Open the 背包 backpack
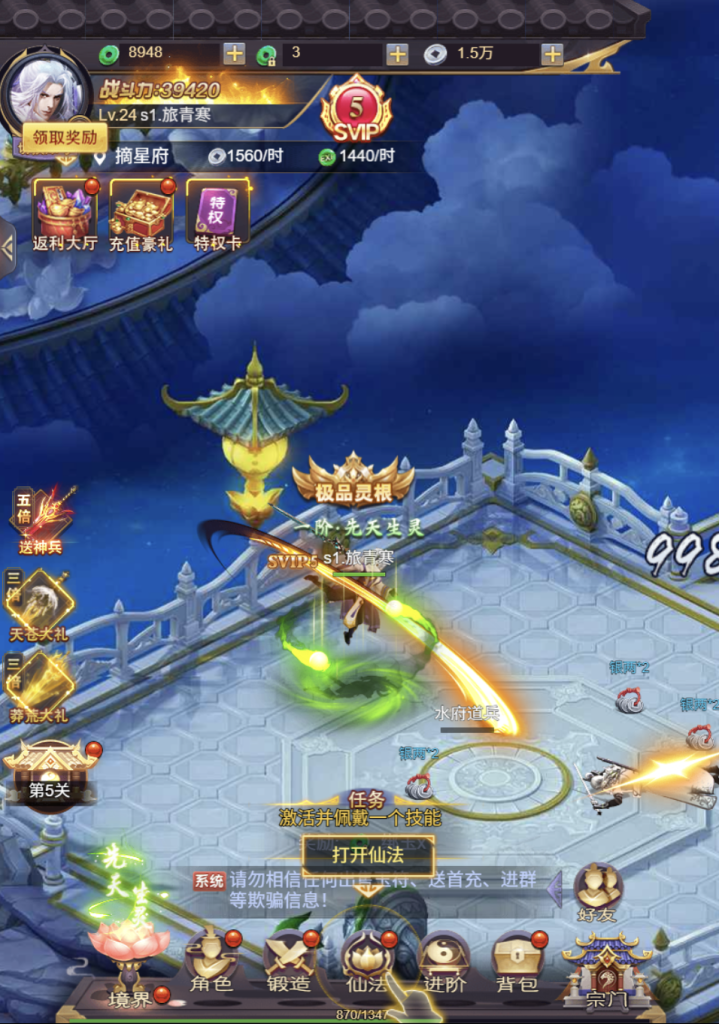Image resolution: width=719 pixels, height=1024 pixels. point(517,961)
